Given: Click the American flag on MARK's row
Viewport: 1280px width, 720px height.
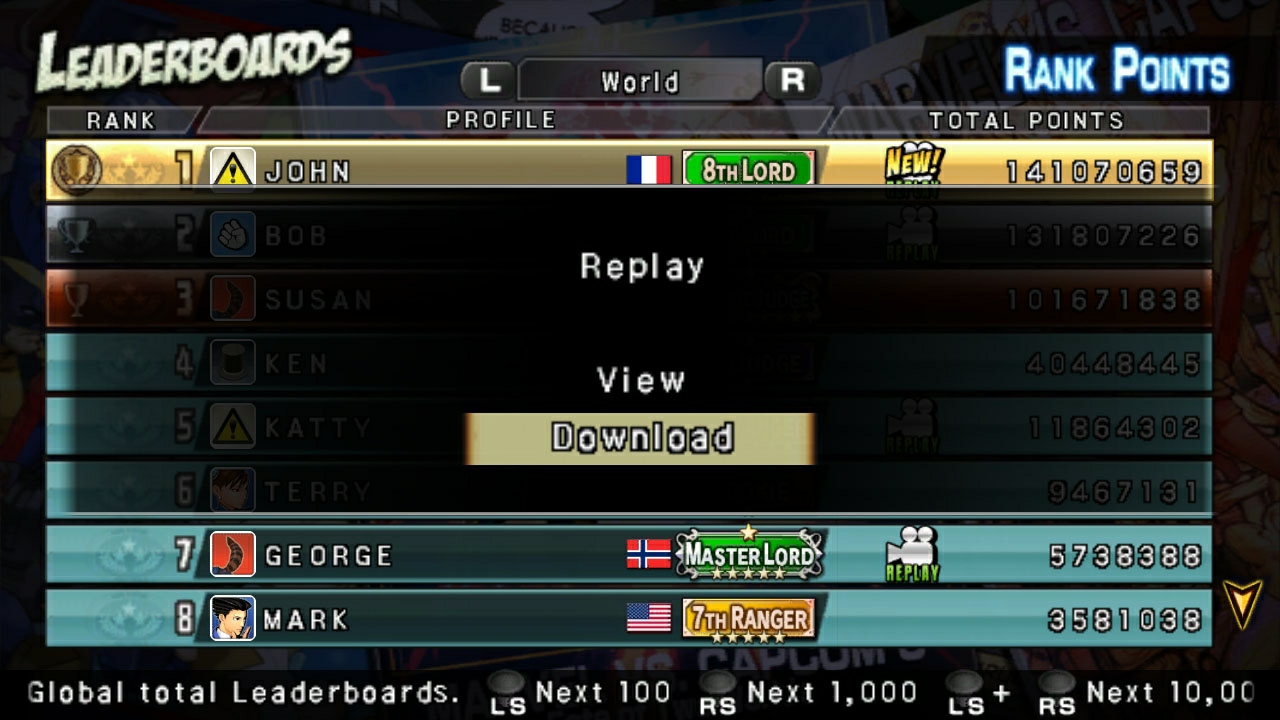Looking at the screenshot, I should tap(651, 619).
